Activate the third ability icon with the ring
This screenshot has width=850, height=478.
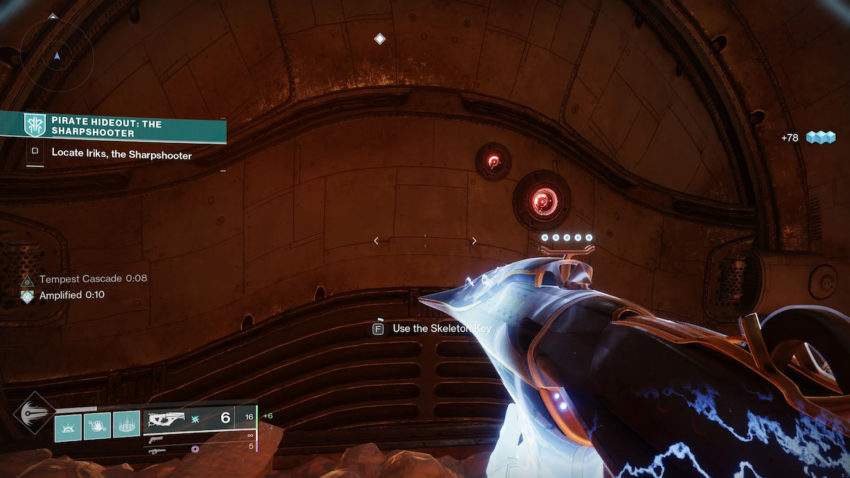point(127,426)
